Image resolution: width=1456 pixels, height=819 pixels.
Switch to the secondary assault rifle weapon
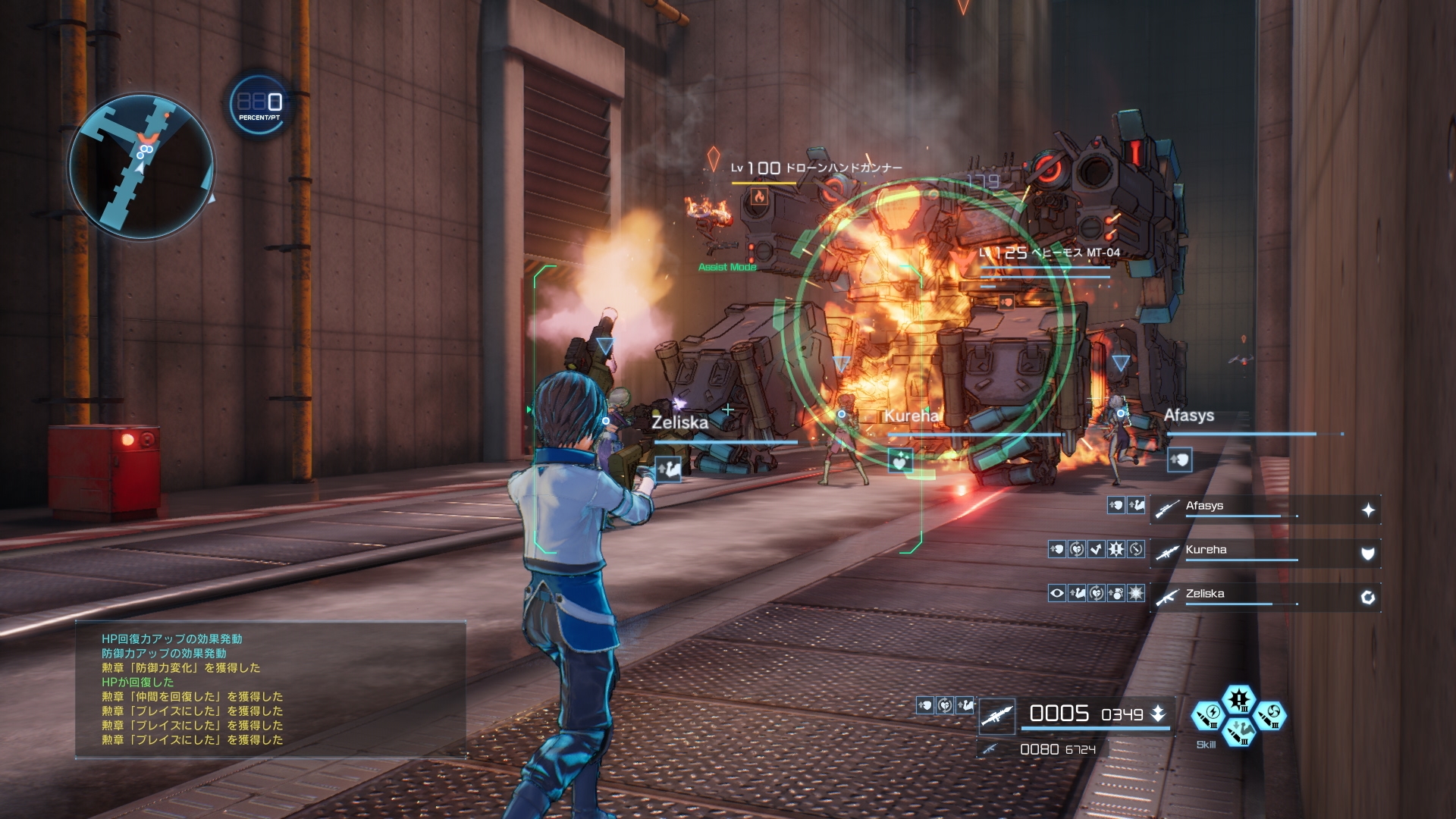(989, 749)
